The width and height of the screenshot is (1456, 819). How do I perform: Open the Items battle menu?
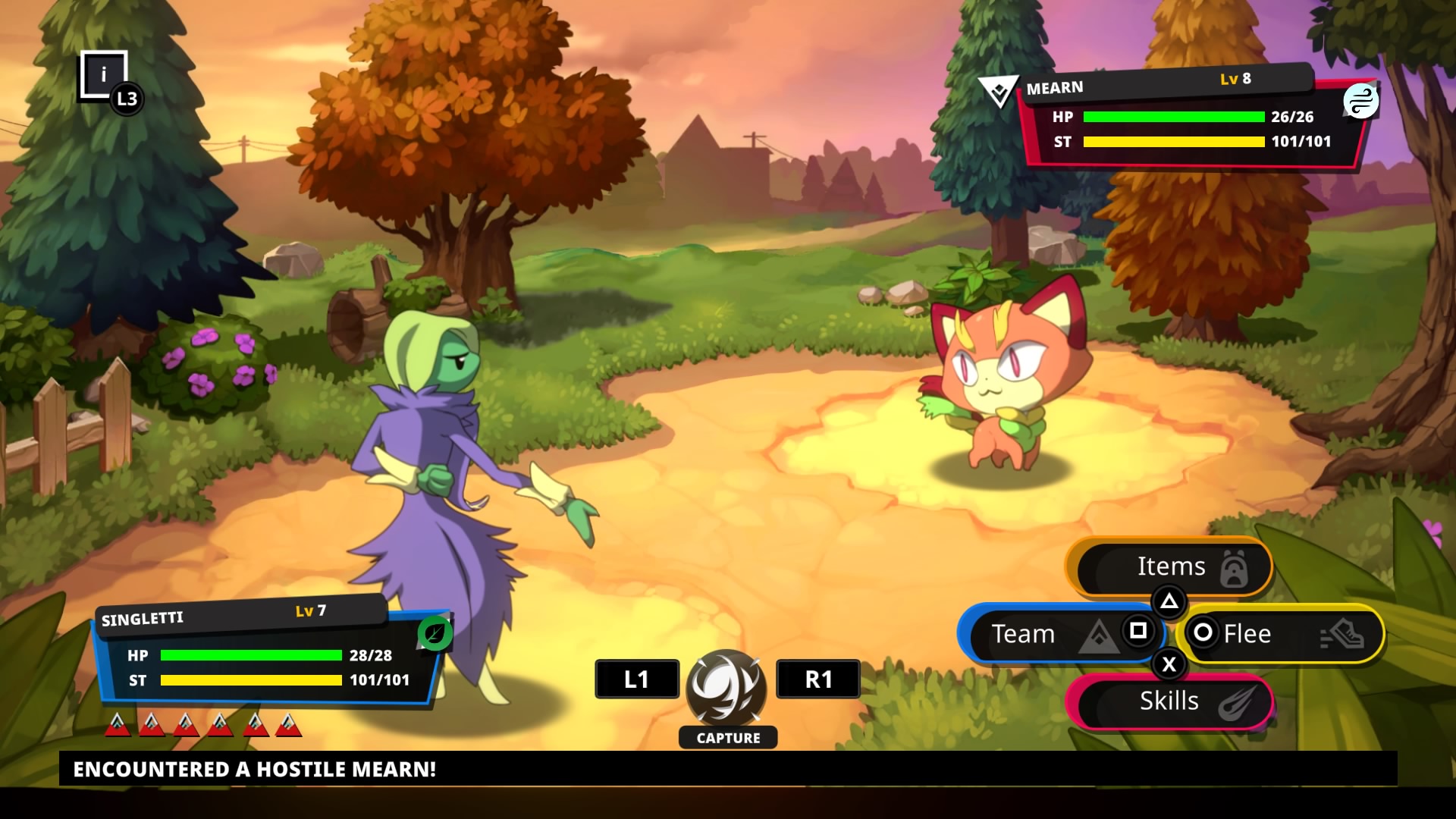1171,567
